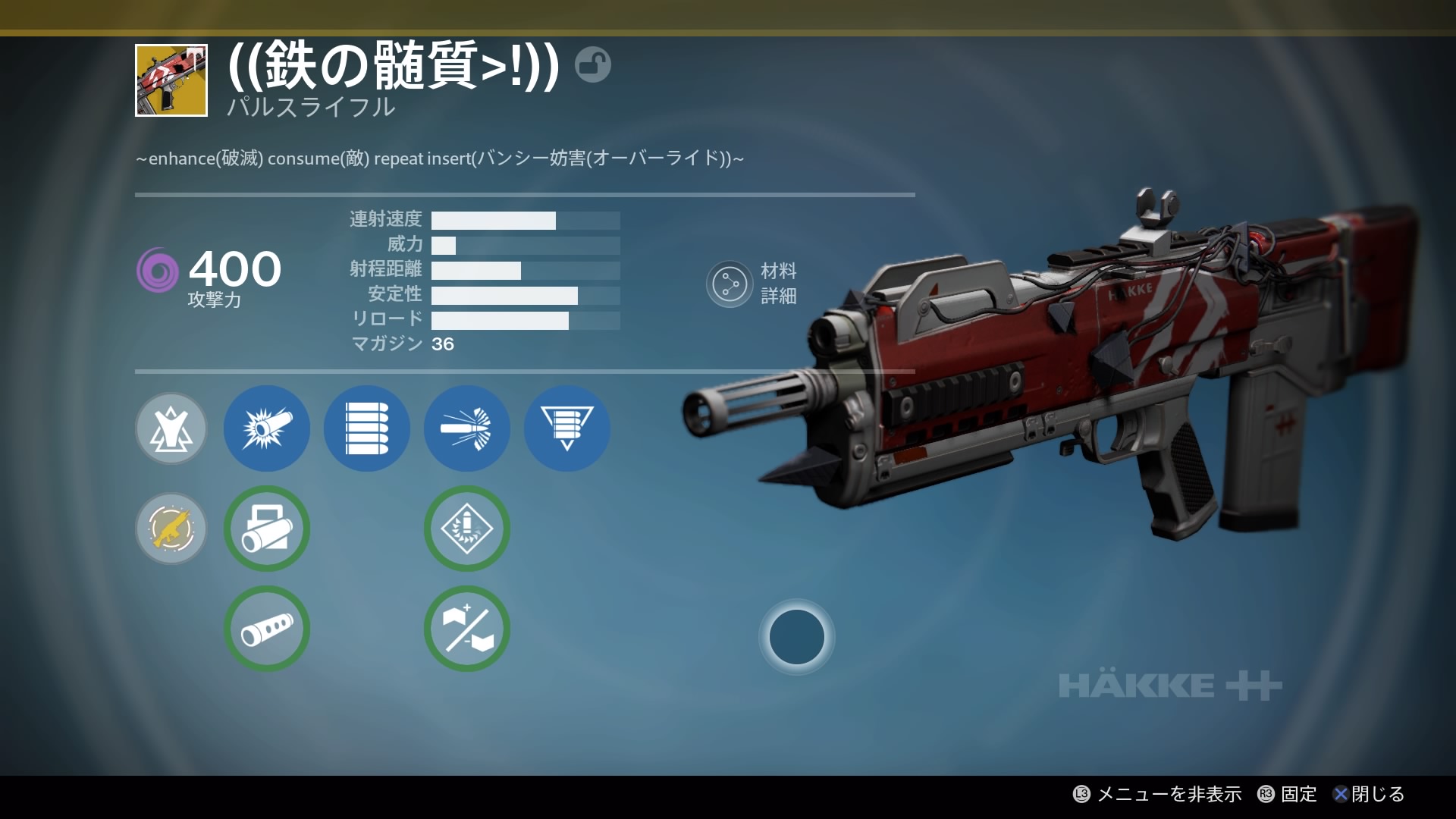Toggle the lock icon next to weapon name
This screenshot has width=1456, height=819.
click(592, 64)
